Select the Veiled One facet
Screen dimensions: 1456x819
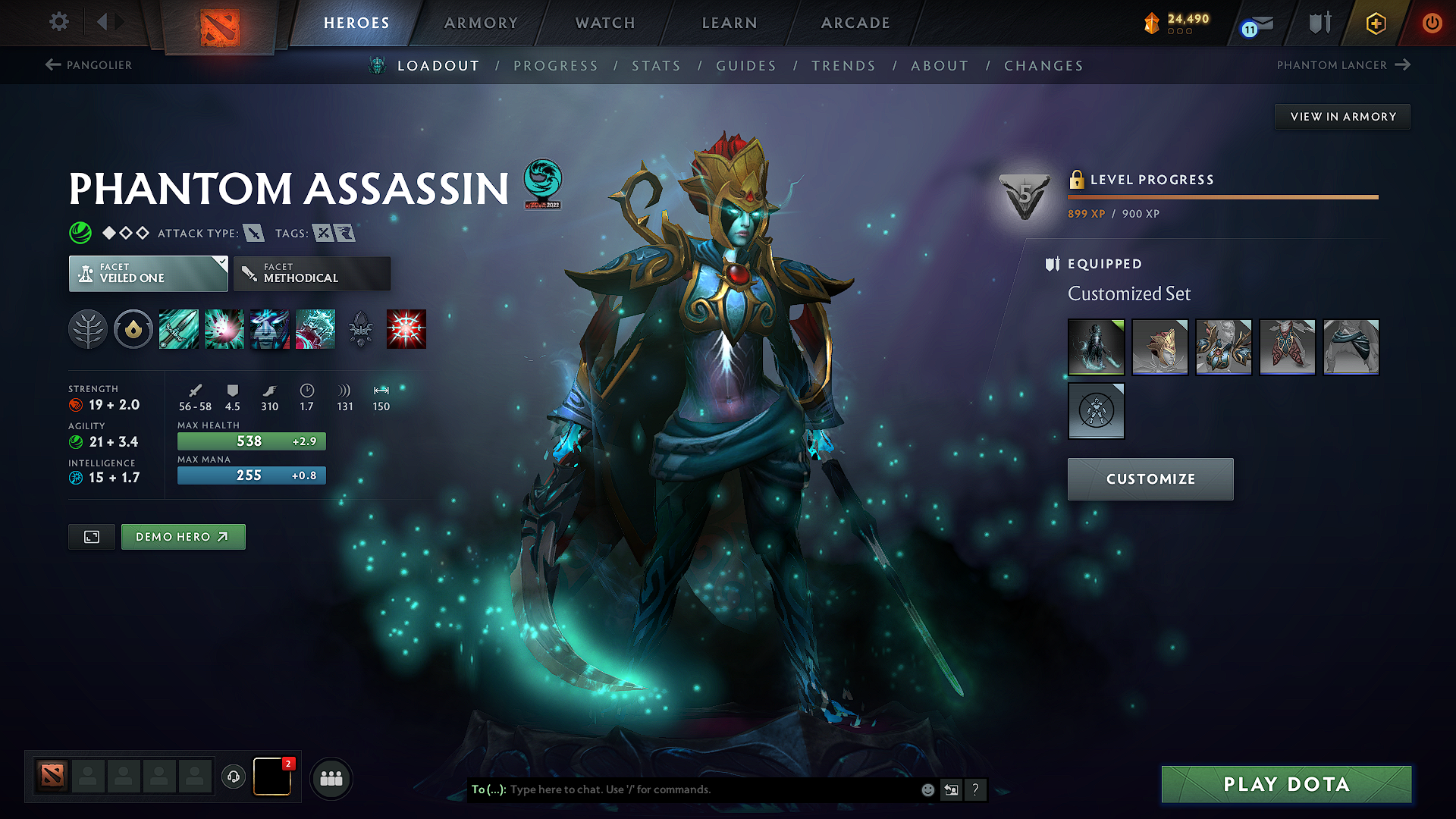pyautogui.click(x=148, y=273)
